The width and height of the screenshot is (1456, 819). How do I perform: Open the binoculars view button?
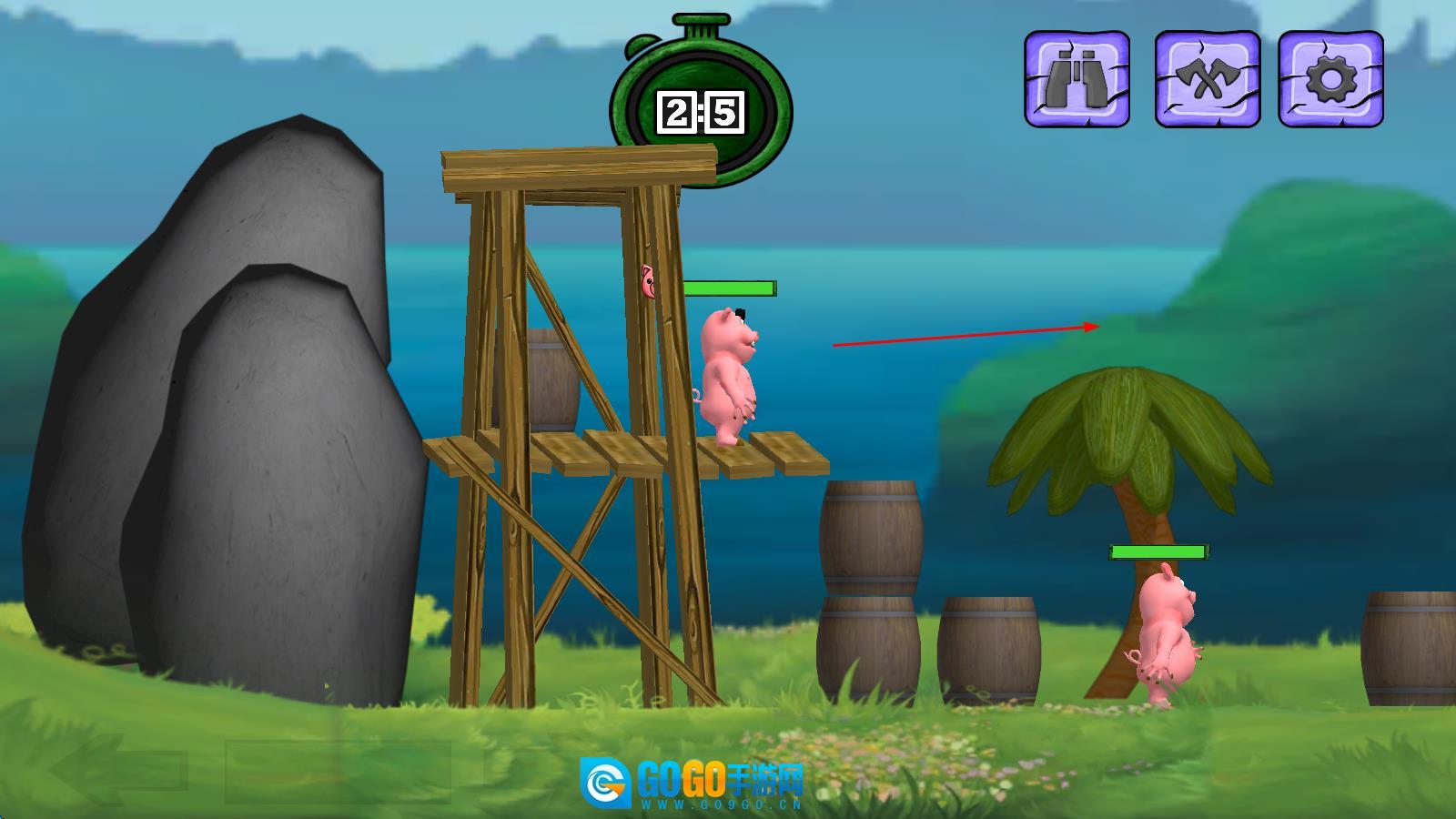[1077, 79]
